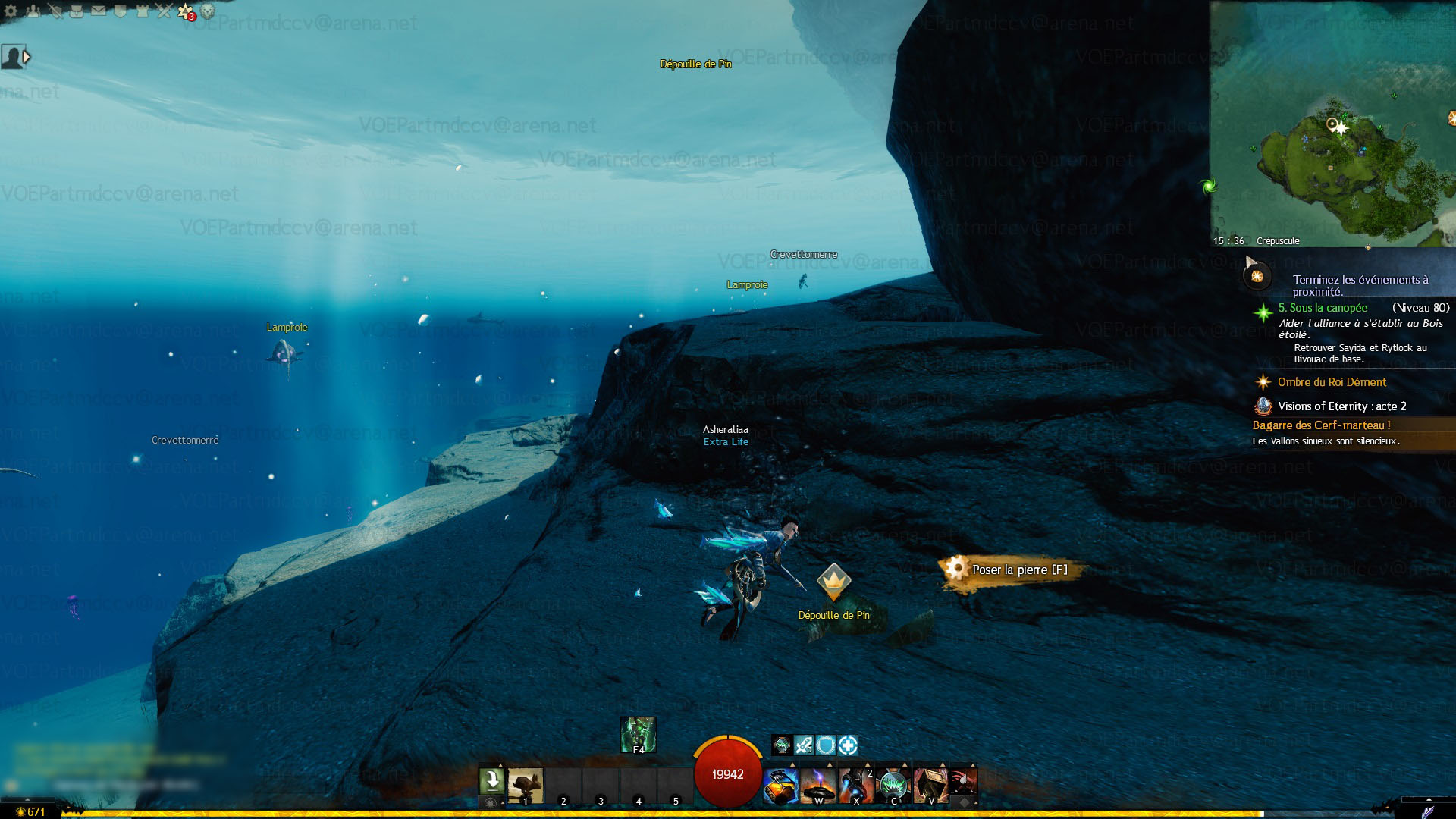Open the hero panel sword-and-shield icon

pyautogui.click(x=55, y=11)
